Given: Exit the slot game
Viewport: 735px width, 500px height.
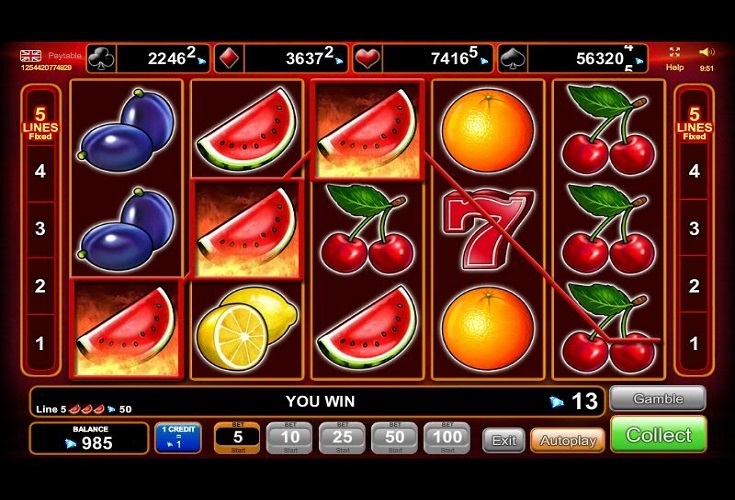Looking at the screenshot, I should [504, 440].
